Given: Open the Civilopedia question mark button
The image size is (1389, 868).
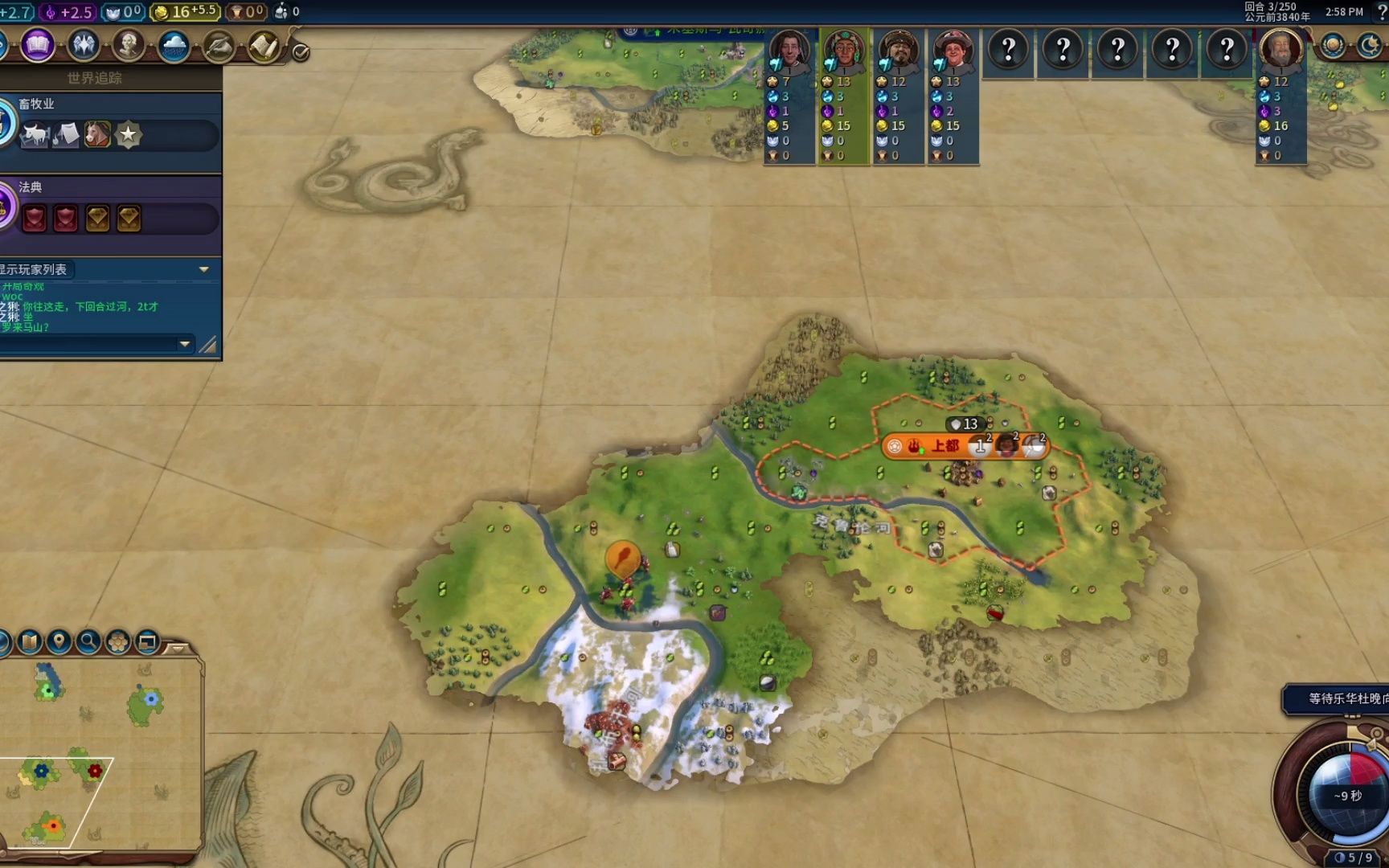Looking at the screenshot, I should coord(1381,11).
